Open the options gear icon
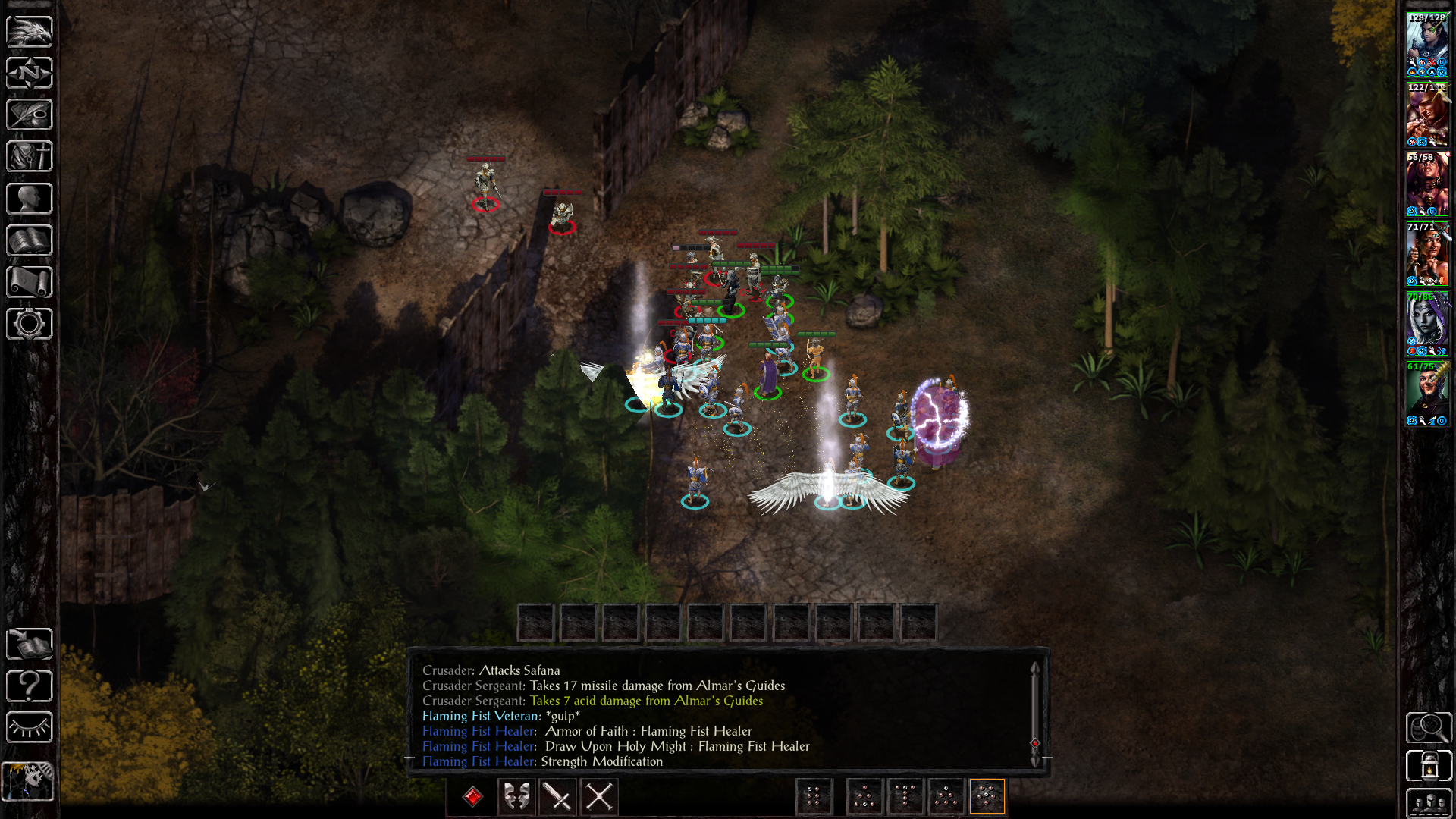Viewport: 1456px width, 819px height. (x=30, y=324)
